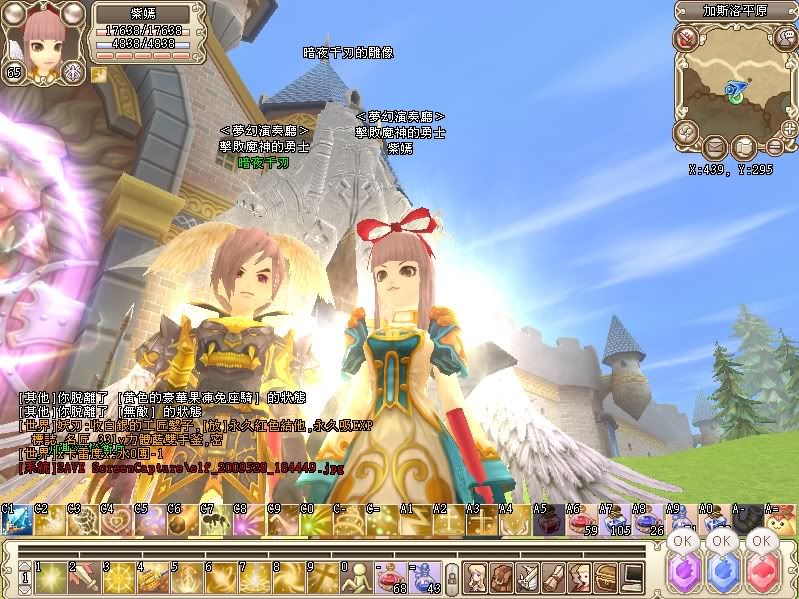Select the yellow buff icon under the name plate
Screen dimensions: 799x599
pyautogui.click(x=99, y=73)
